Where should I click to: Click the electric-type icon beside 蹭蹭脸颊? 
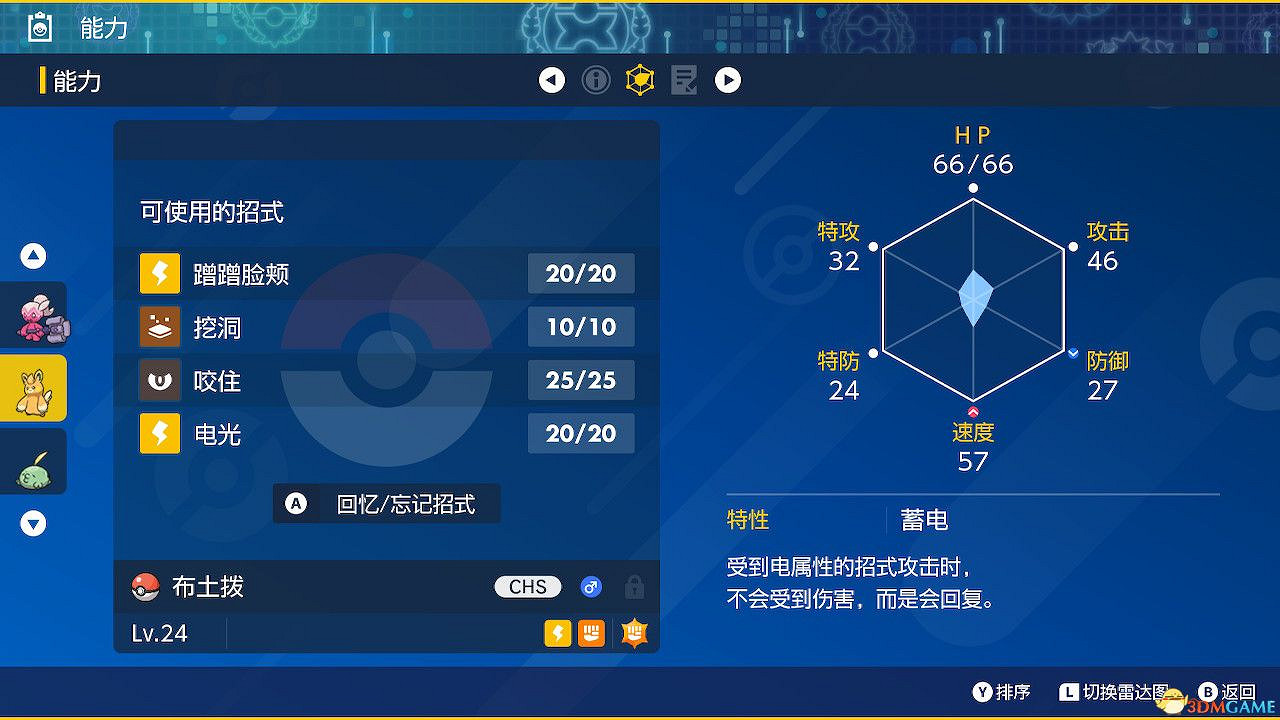[160, 273]
